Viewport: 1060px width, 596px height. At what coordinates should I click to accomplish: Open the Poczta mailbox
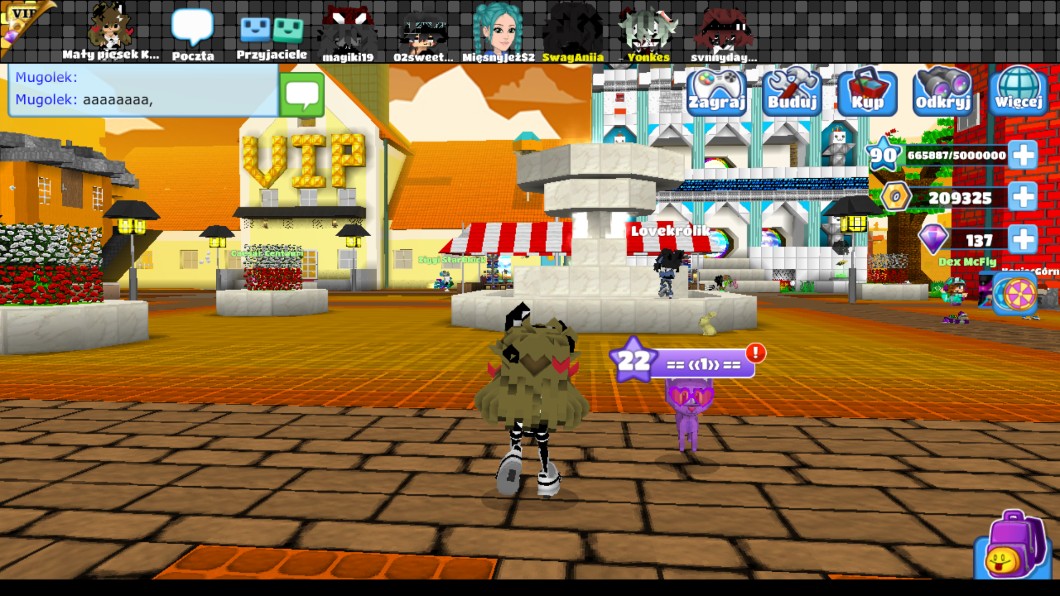pyautogui.click(x=192, y=32)
